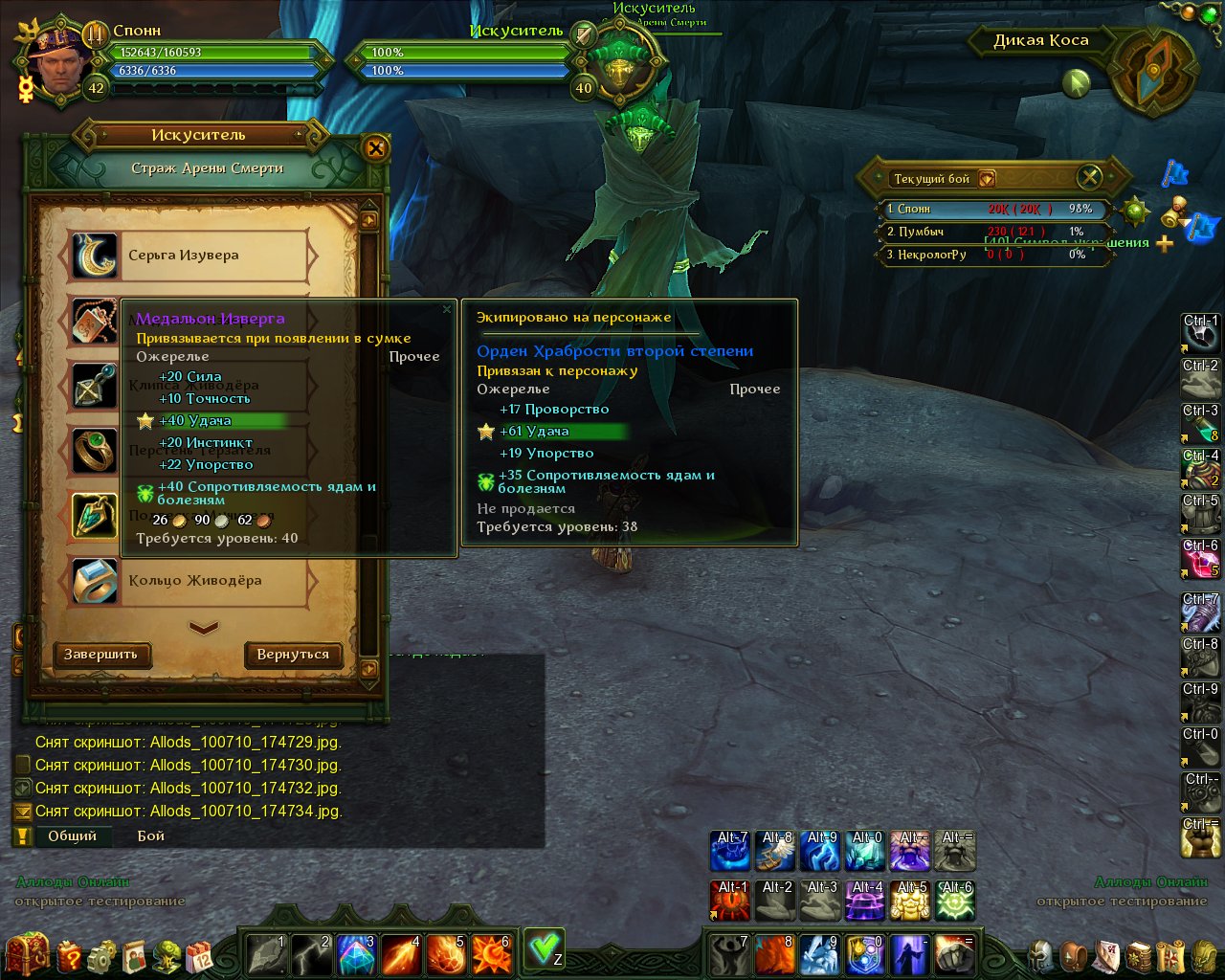
Task: Close the Искуситель vendor window
Action: click(376, 148)
